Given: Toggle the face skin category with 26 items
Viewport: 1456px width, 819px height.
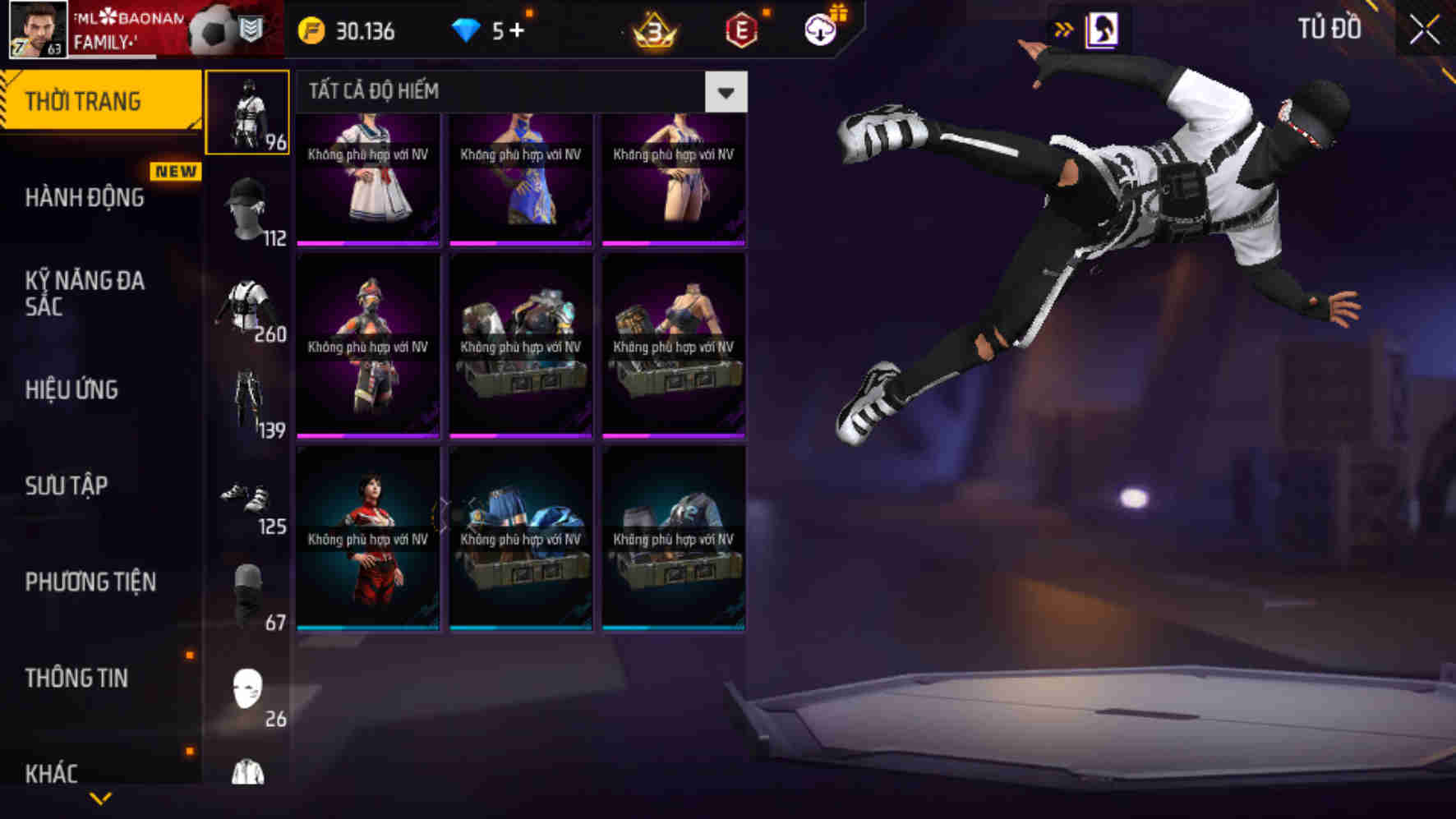Looking at the screenshot, I should click(x=248, y=690).
